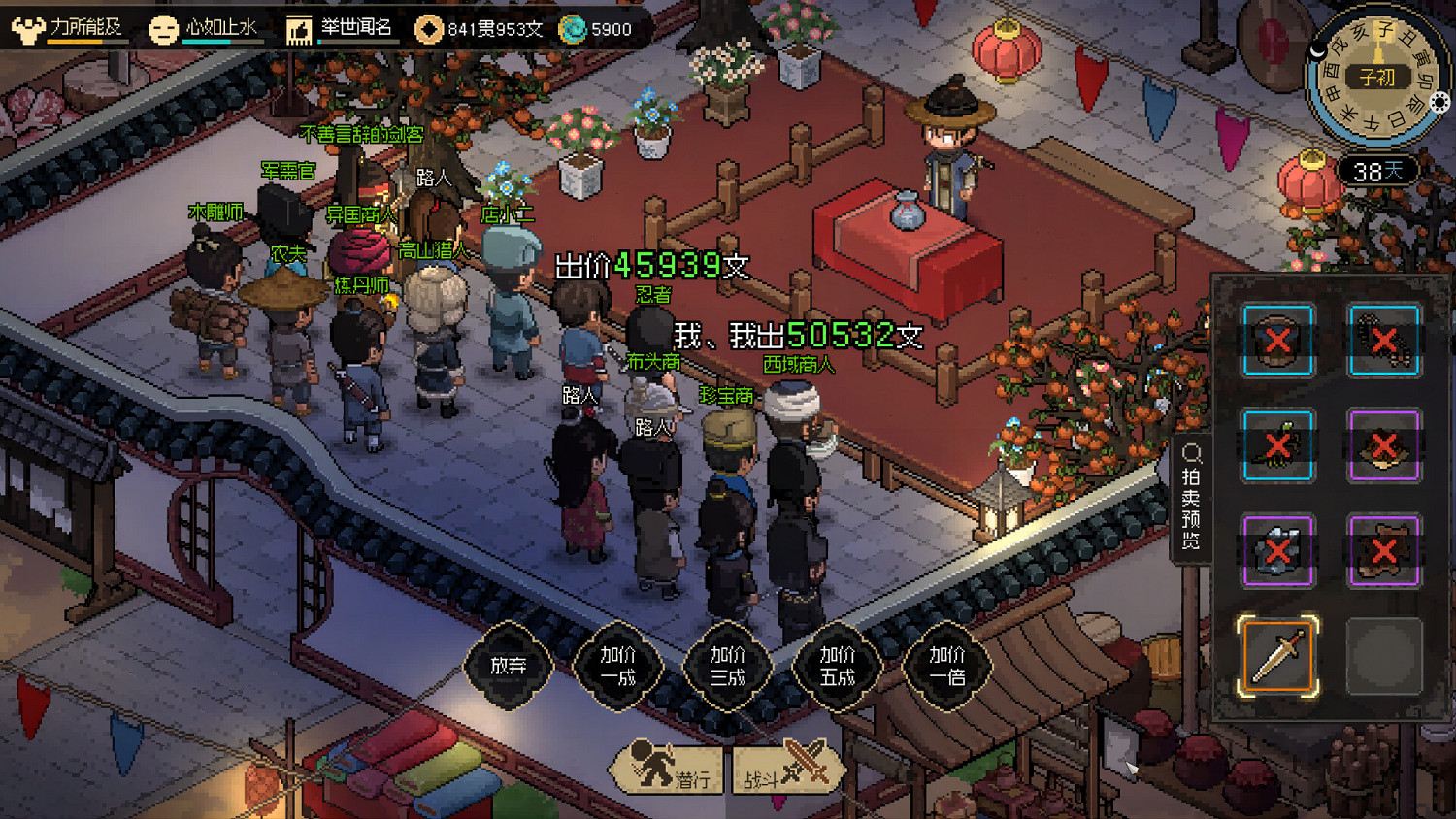Click the teal currency icon showing 5900
This screenshot has height=819, width=1456.
(571, 29)
